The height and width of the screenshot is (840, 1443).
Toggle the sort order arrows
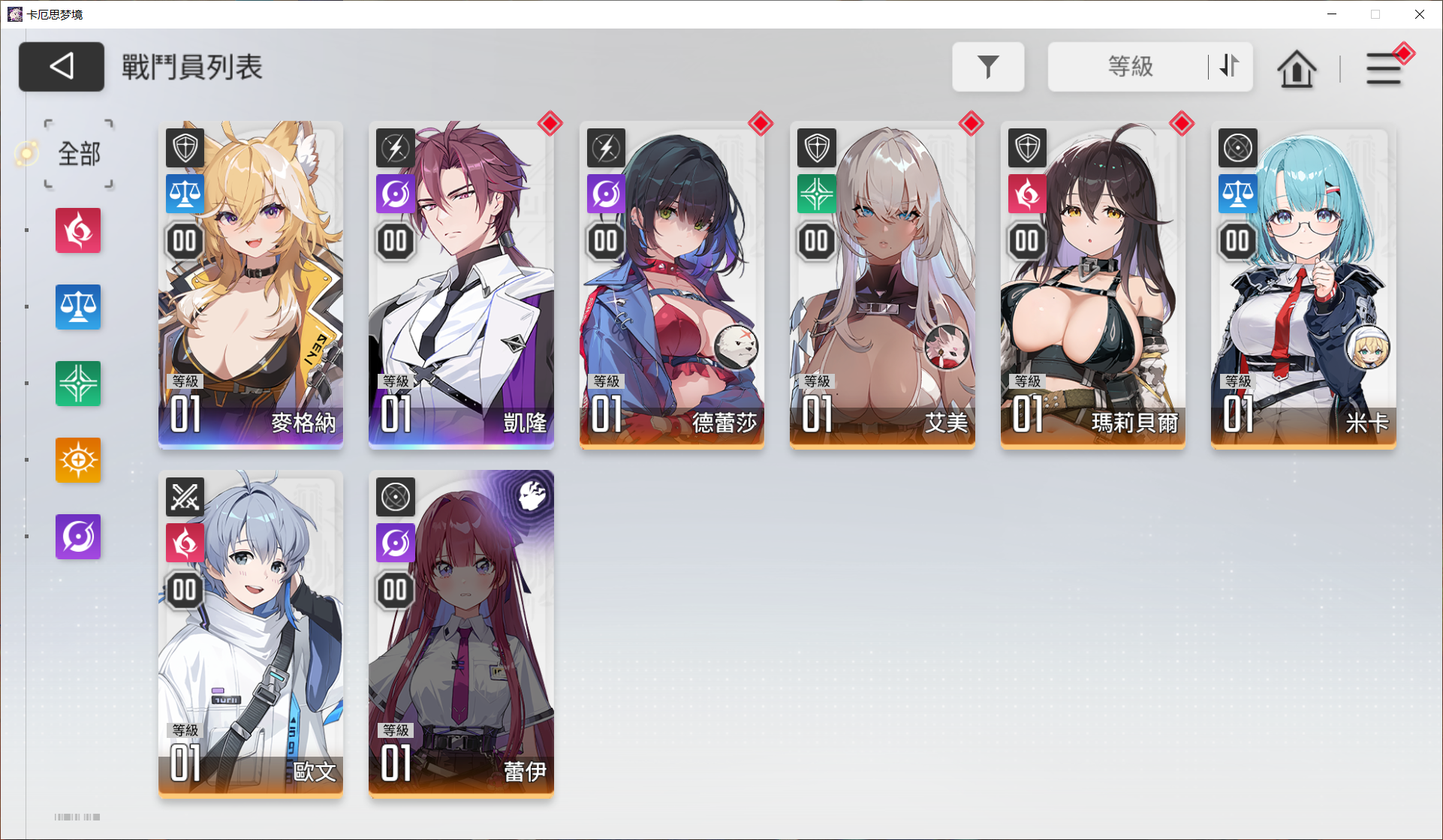(1229, 67)
